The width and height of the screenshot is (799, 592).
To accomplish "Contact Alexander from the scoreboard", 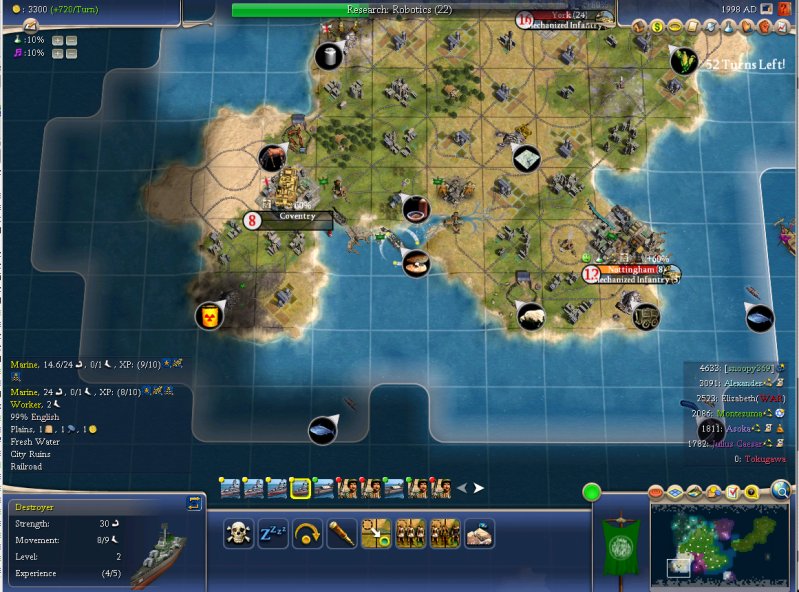I will click(750, 382).
